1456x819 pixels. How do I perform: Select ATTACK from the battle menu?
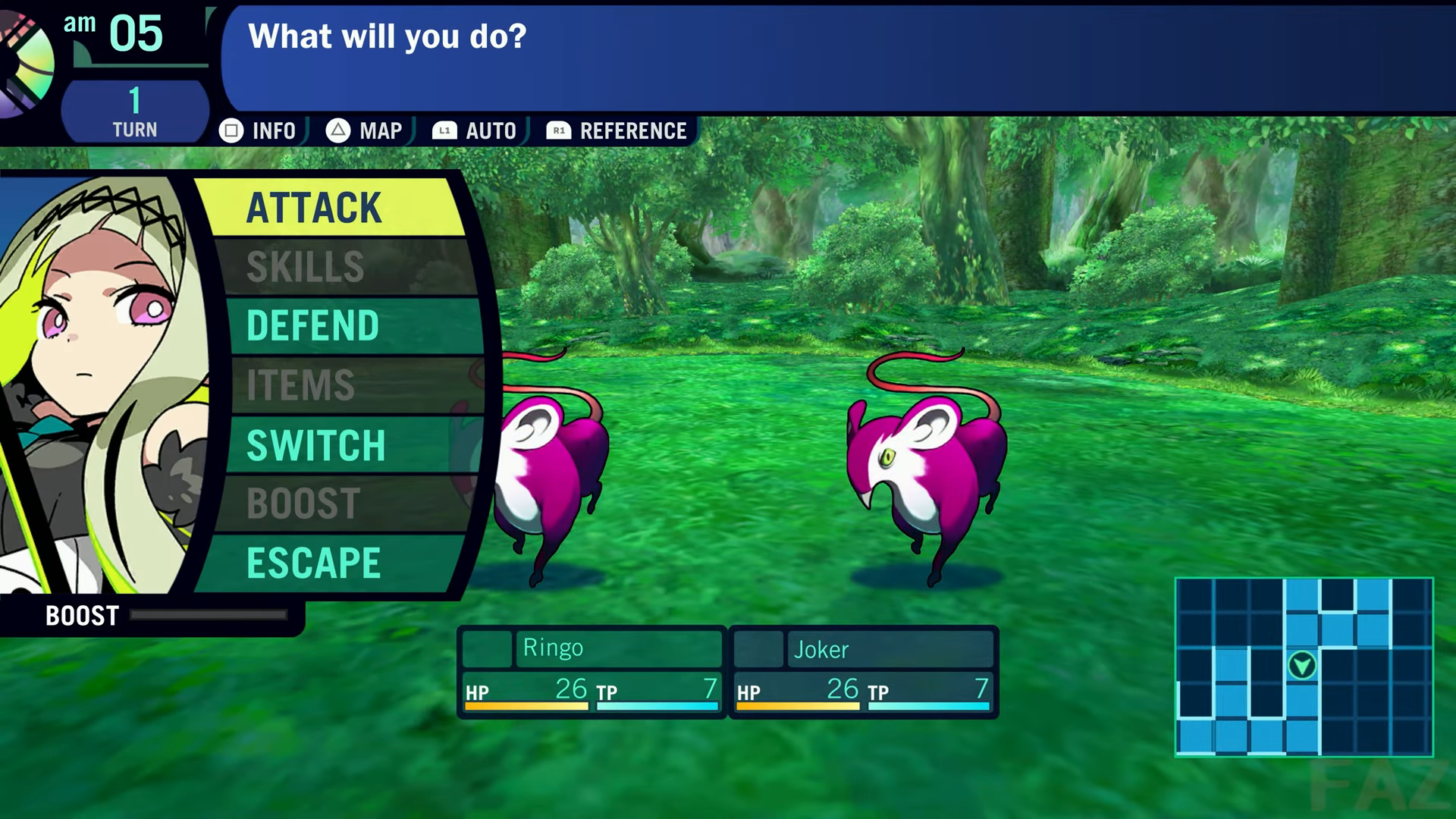314,208
